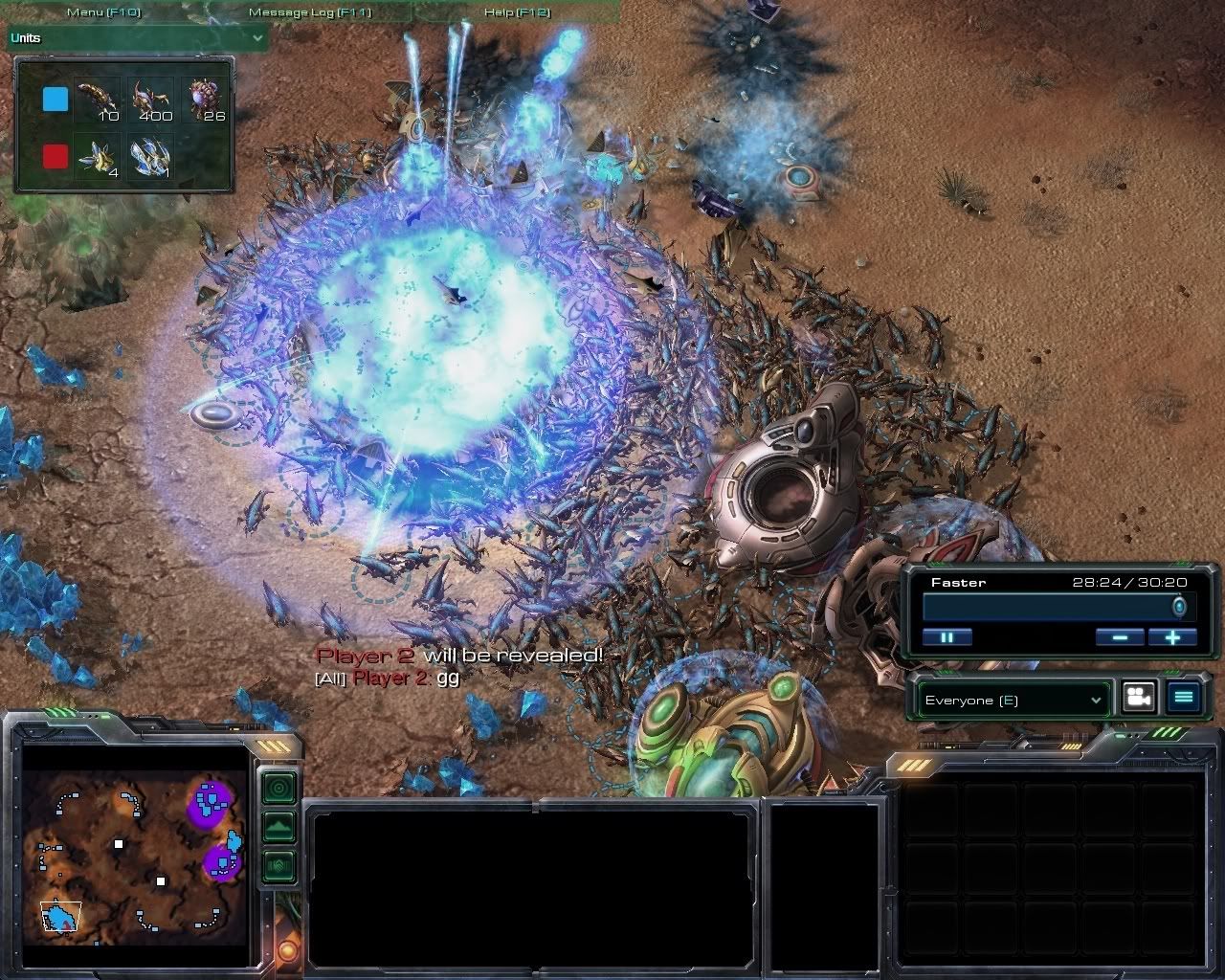
Task: Click the blue player color square
Action: 56,100
